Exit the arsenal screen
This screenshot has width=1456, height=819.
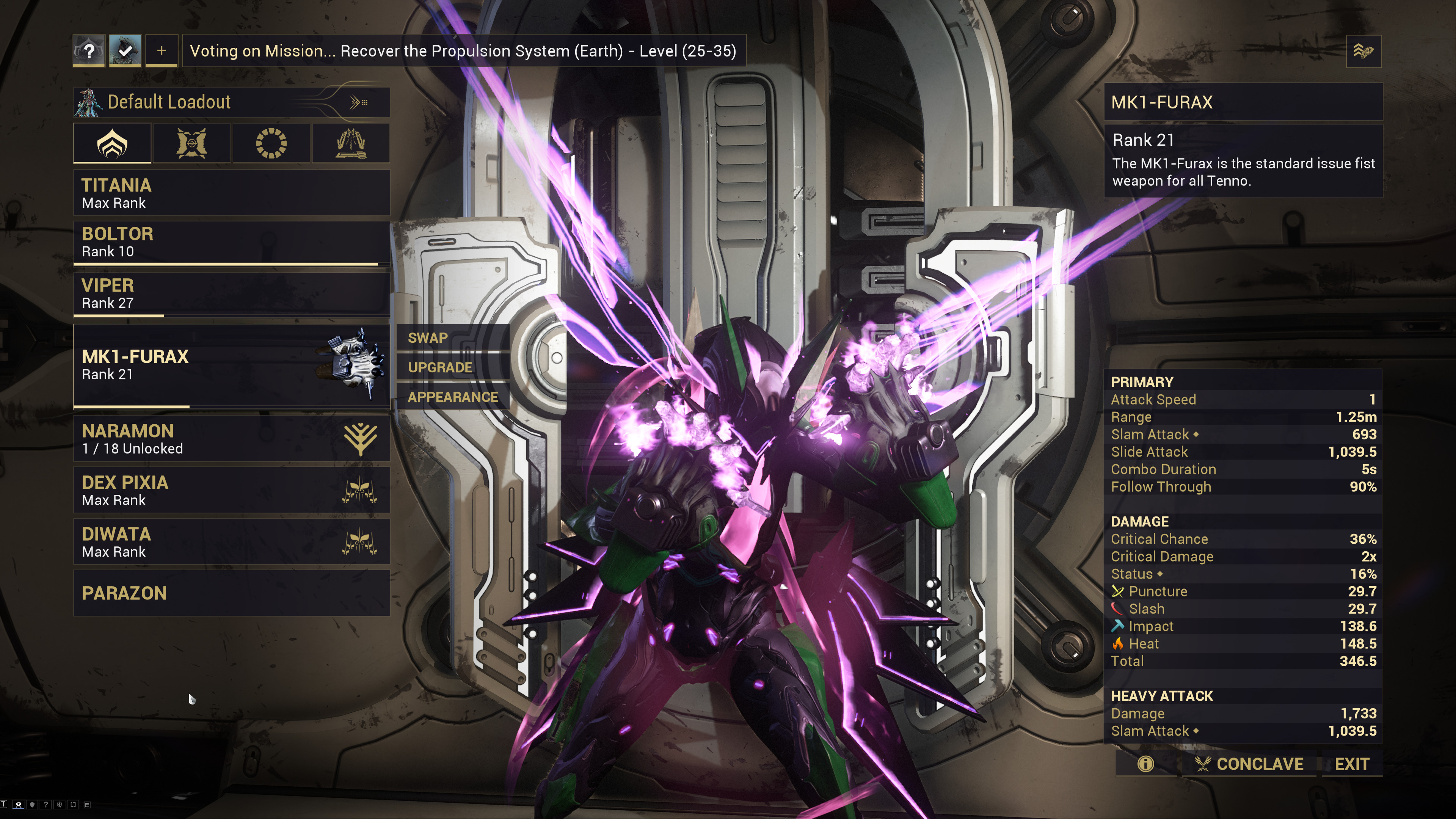pyautogui.click(x=1351, y=764)
